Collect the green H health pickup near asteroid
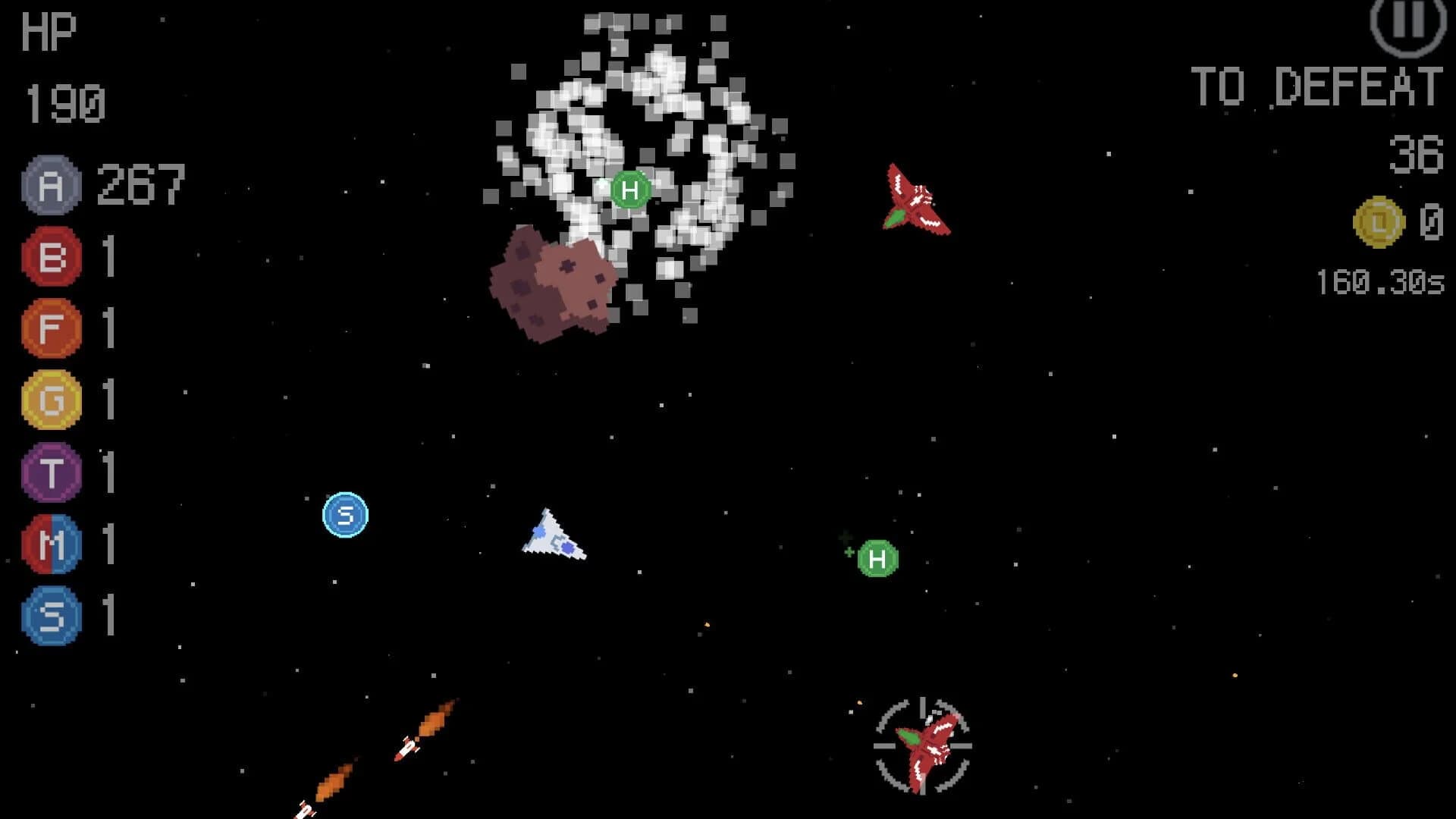This screenshot has width=1456, height=819. pyautogui.click(x=629, y=190)
